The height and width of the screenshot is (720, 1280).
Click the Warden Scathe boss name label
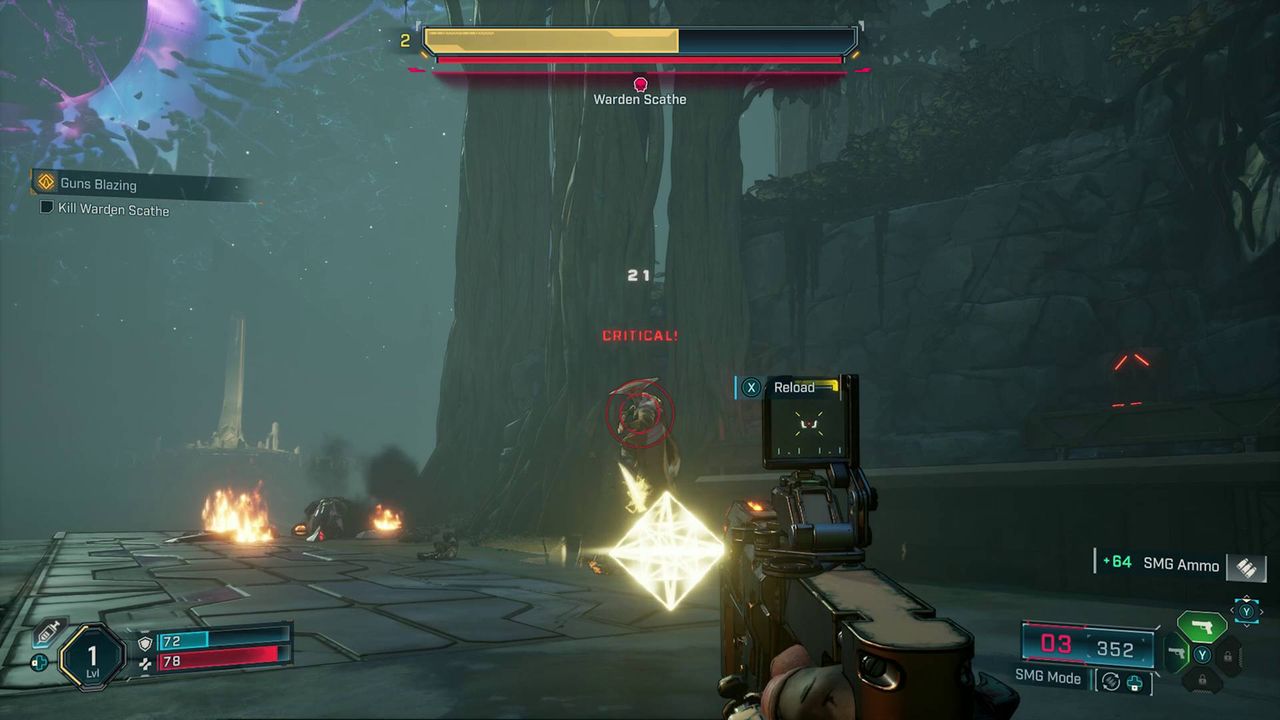[x=639, y=98]
